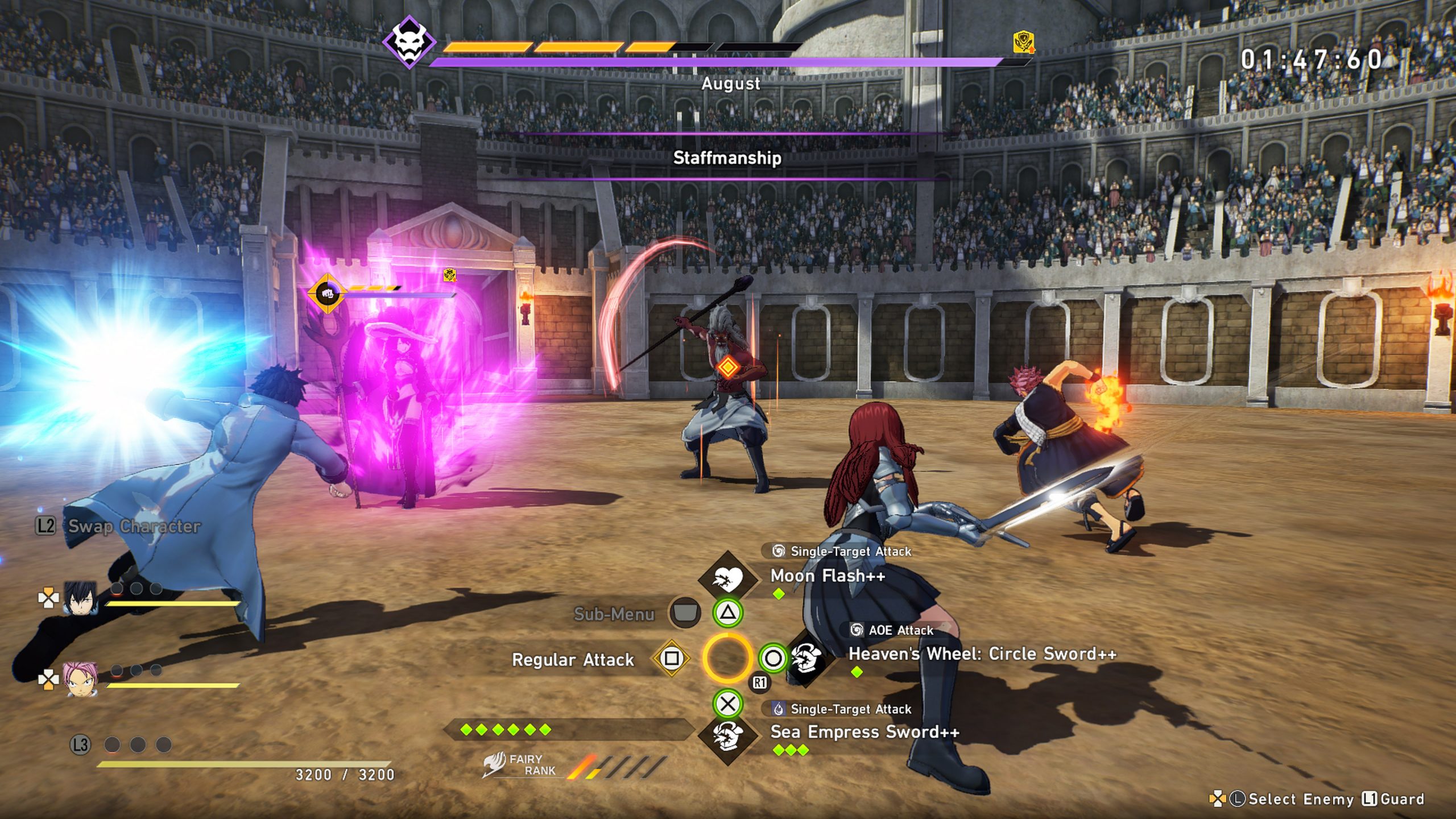This screenshot has height=819, width=1456.
Task: Use the Sea Empress Sword++ skill
Action: (x=864, y=732)
